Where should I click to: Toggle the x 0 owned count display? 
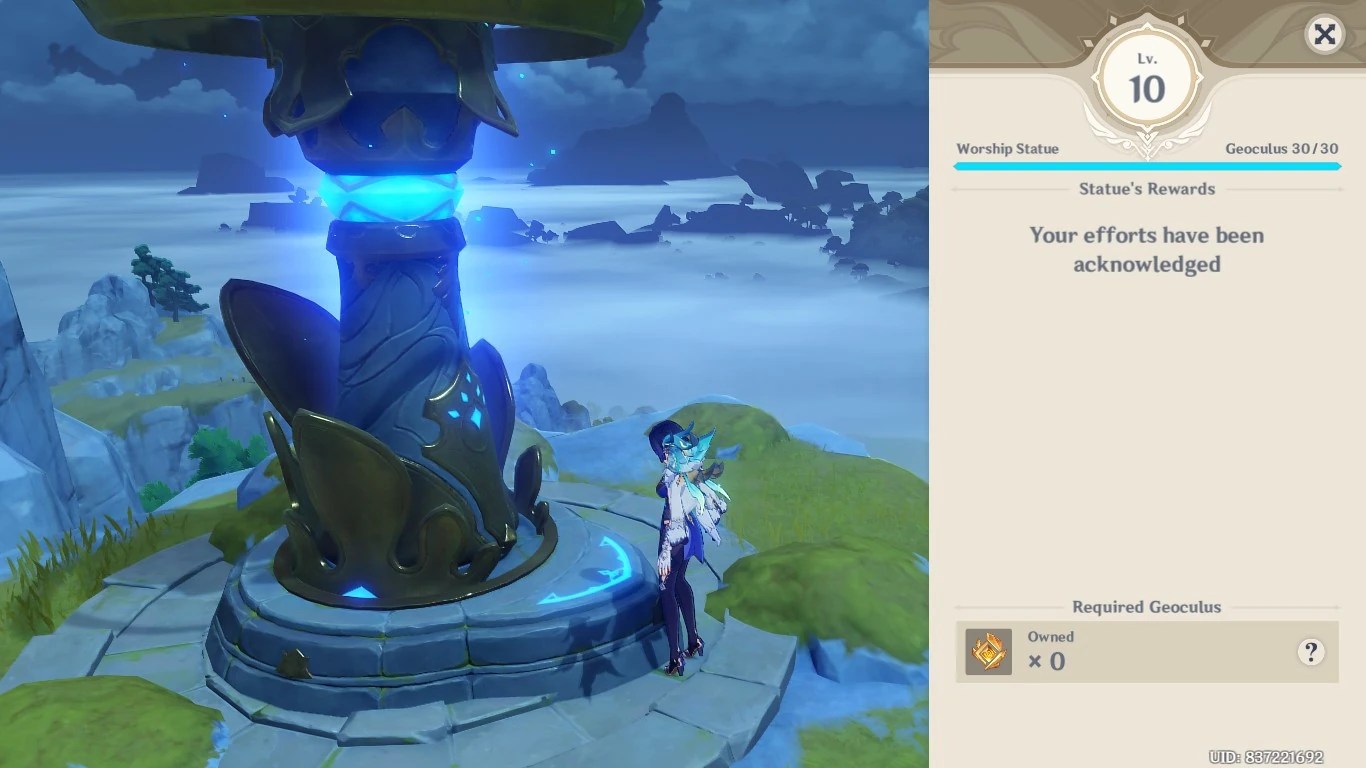1048,661
